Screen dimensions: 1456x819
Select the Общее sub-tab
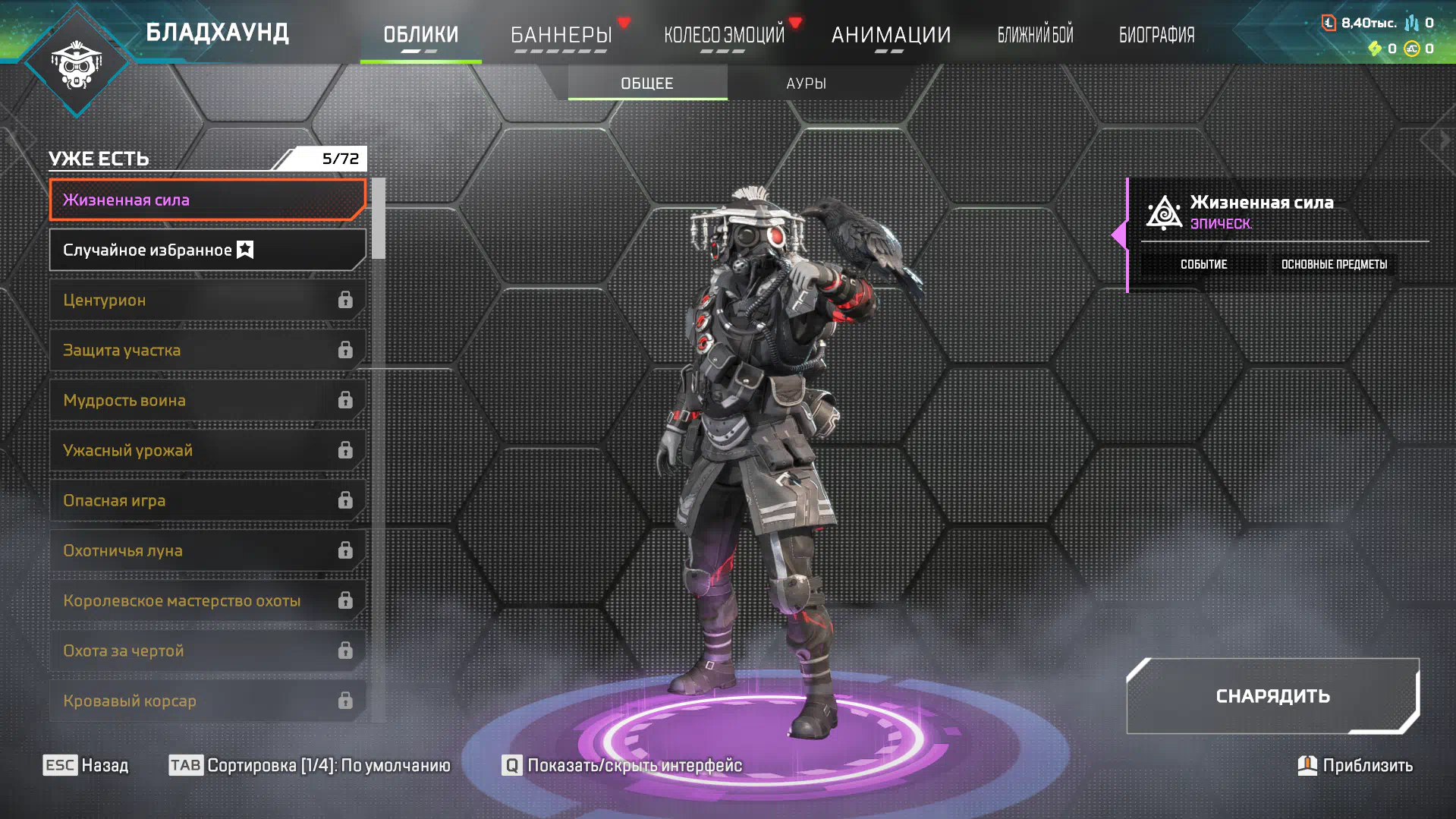point(647,83)
